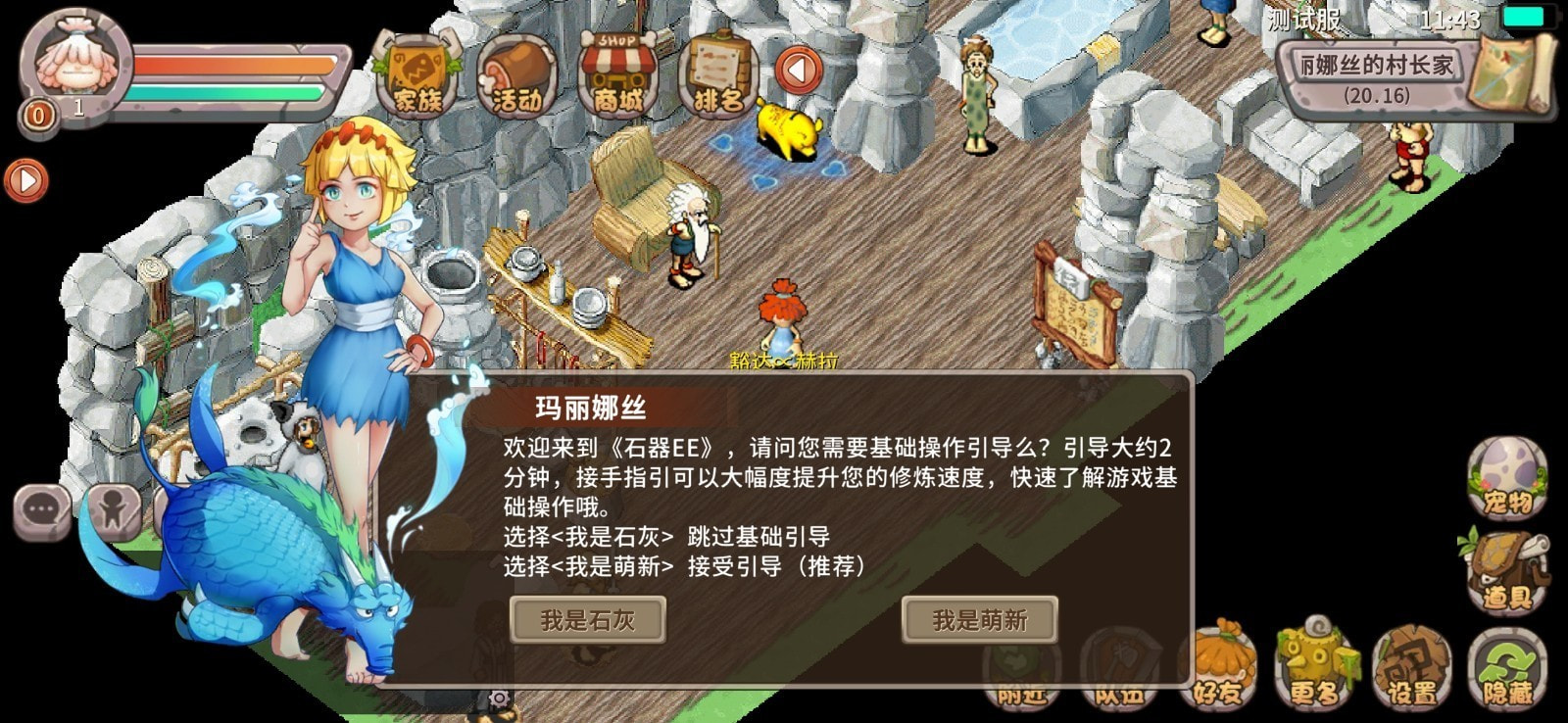Click the orange HP bar
This screenshot has width=1568, height=723.
point(225,64)
